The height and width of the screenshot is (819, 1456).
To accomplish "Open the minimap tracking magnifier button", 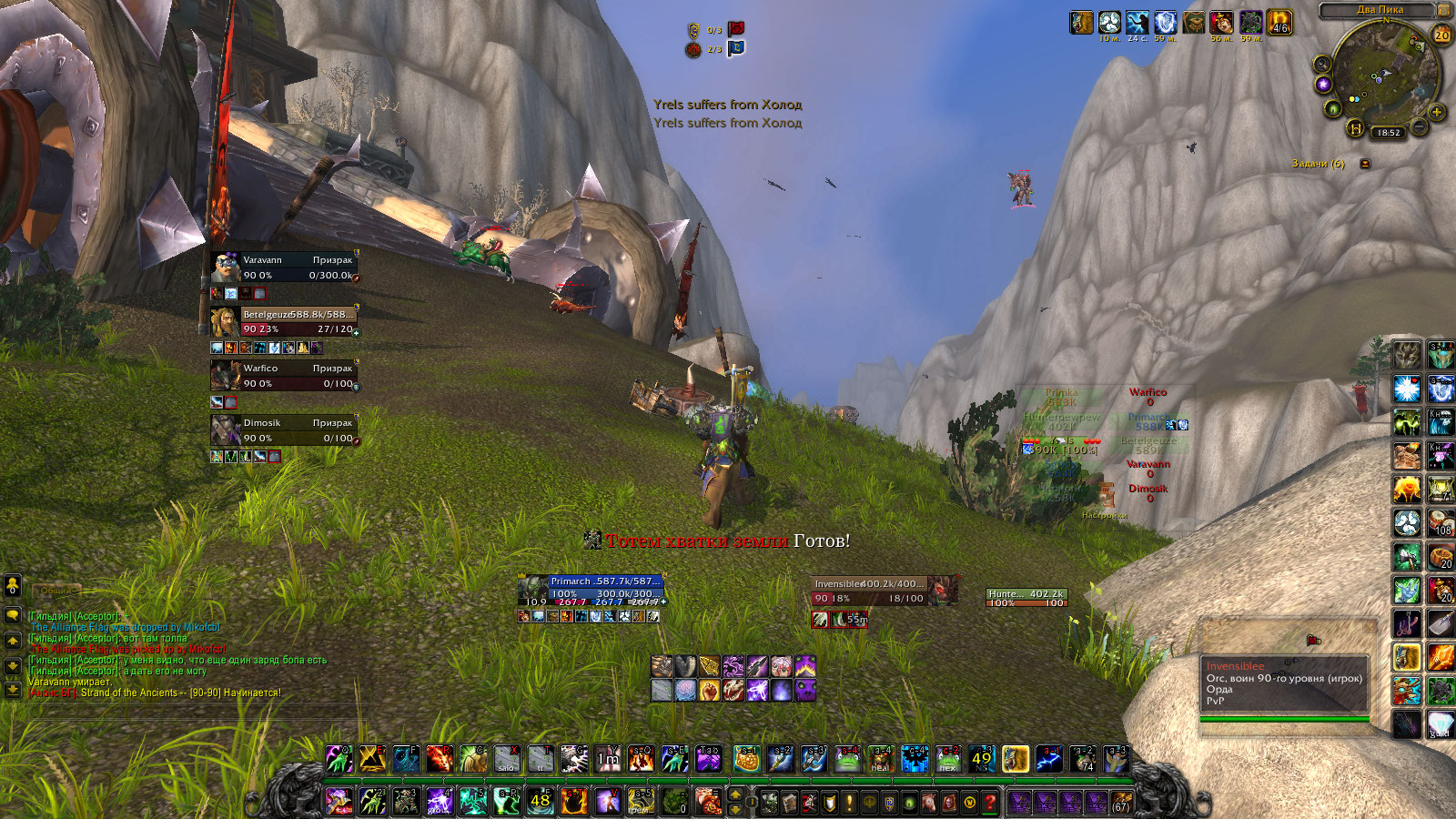I will coord(1321,64).
